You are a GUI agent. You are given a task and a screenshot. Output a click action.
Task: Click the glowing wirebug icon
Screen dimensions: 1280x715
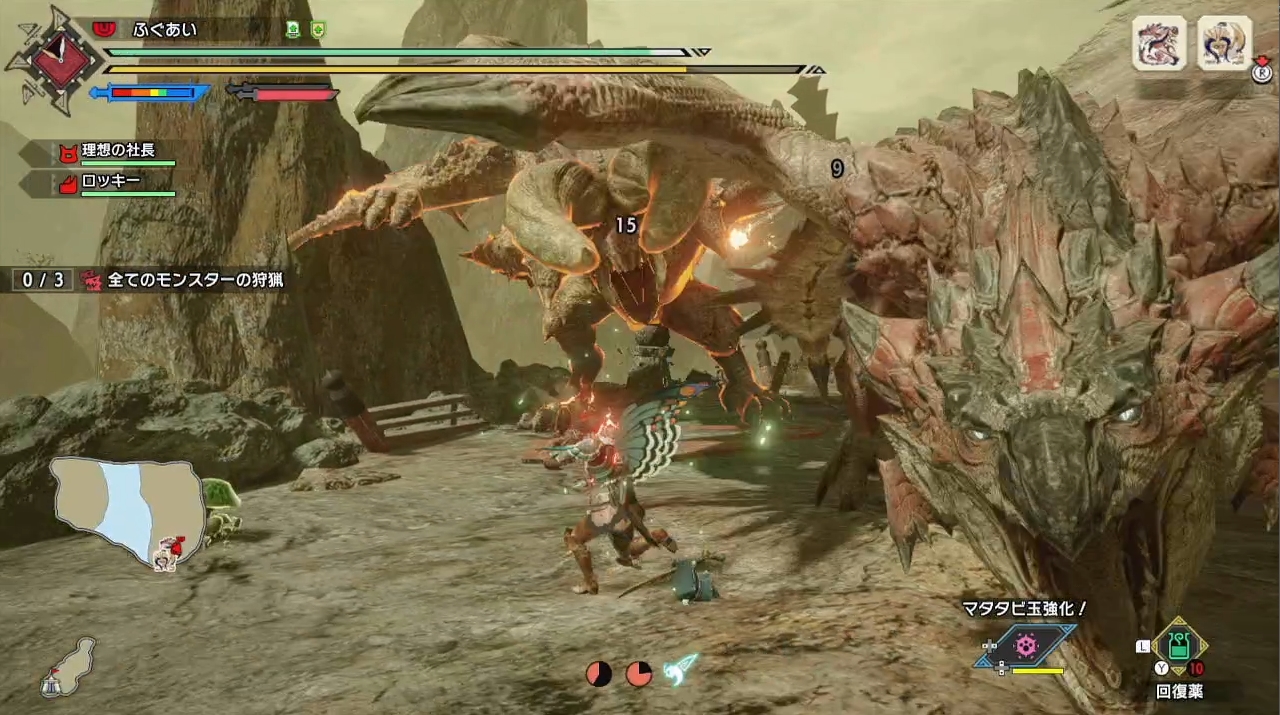pyautogui.click(x=683, y=667)
